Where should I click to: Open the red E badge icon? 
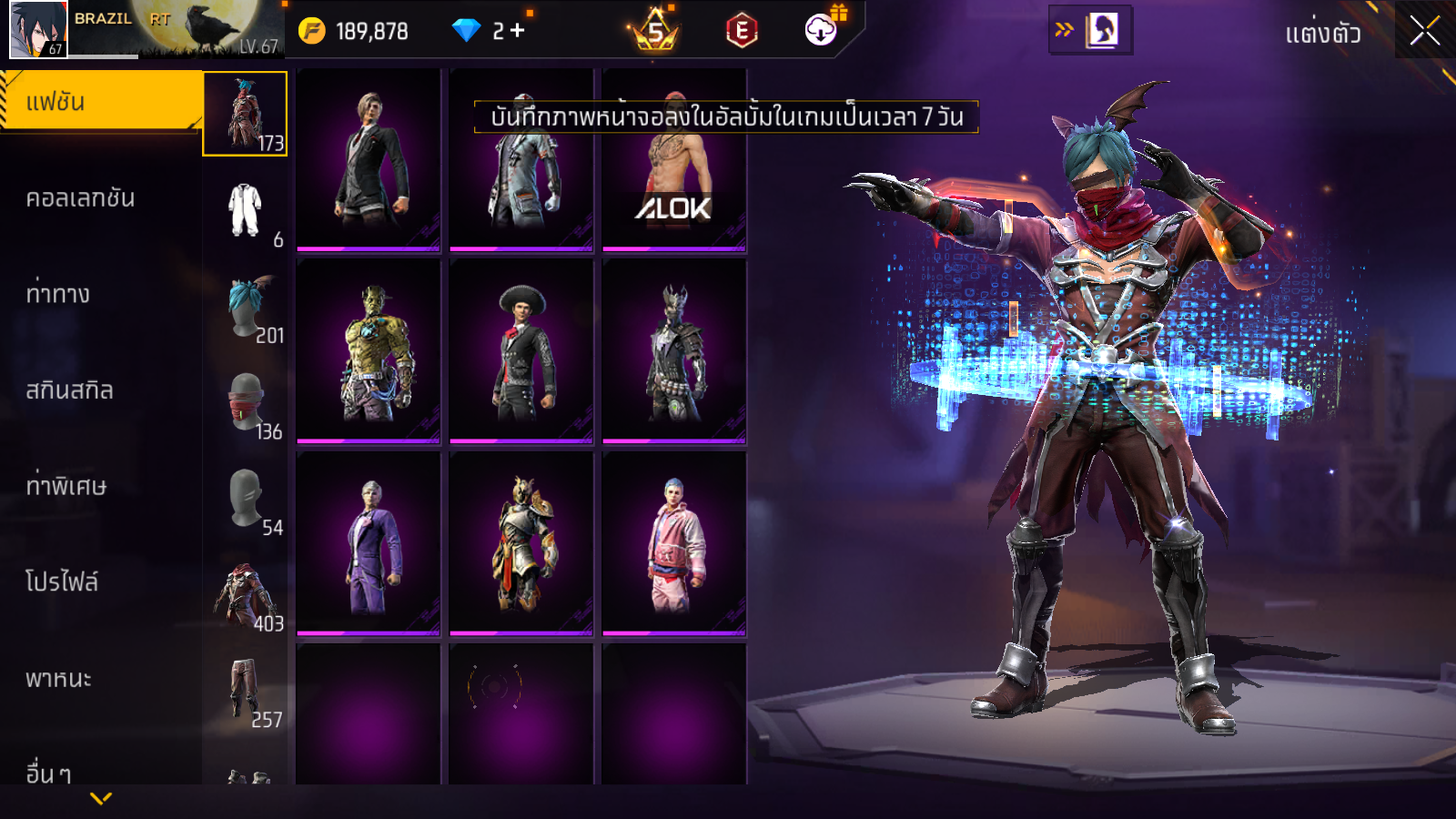(x=742, y=31)
